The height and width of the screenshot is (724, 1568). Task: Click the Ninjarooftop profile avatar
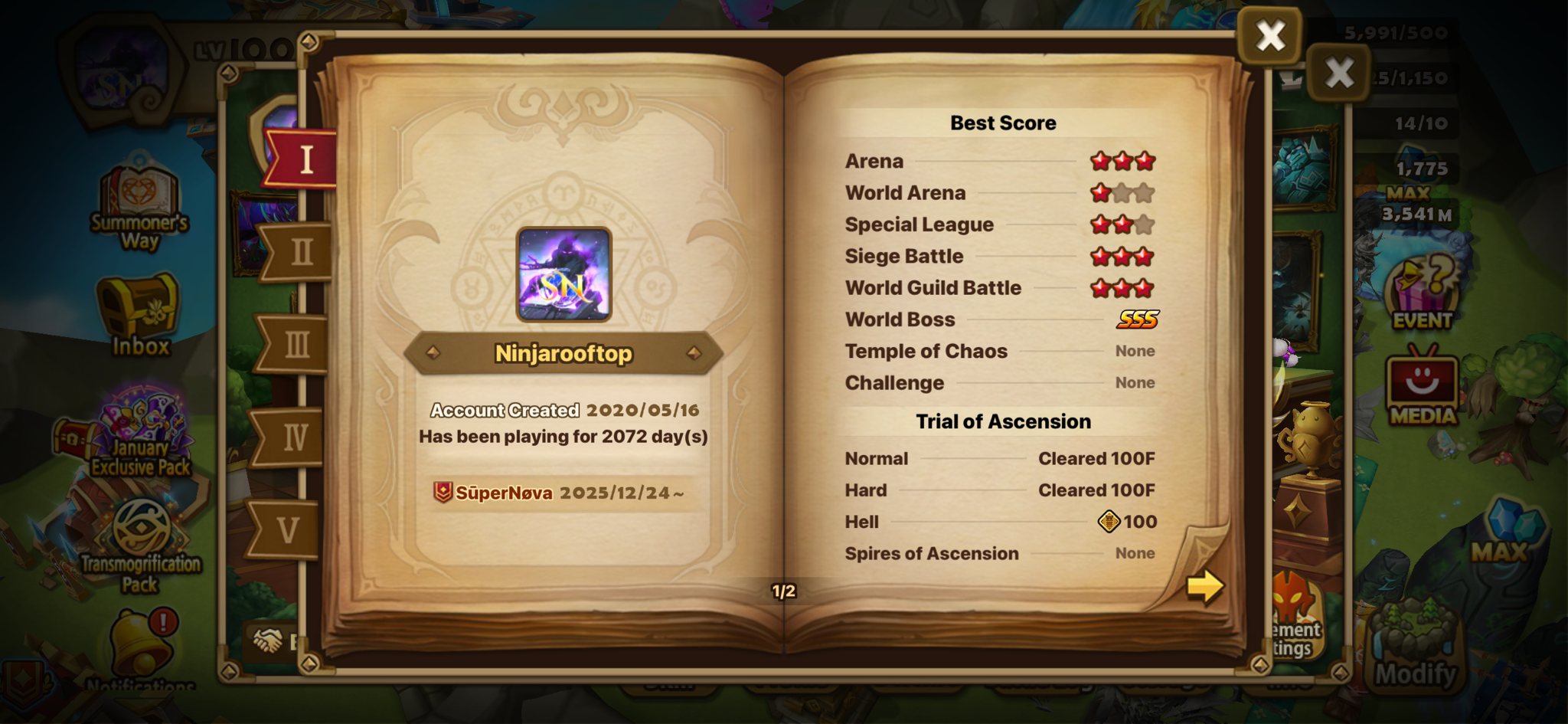click(563, 274)
